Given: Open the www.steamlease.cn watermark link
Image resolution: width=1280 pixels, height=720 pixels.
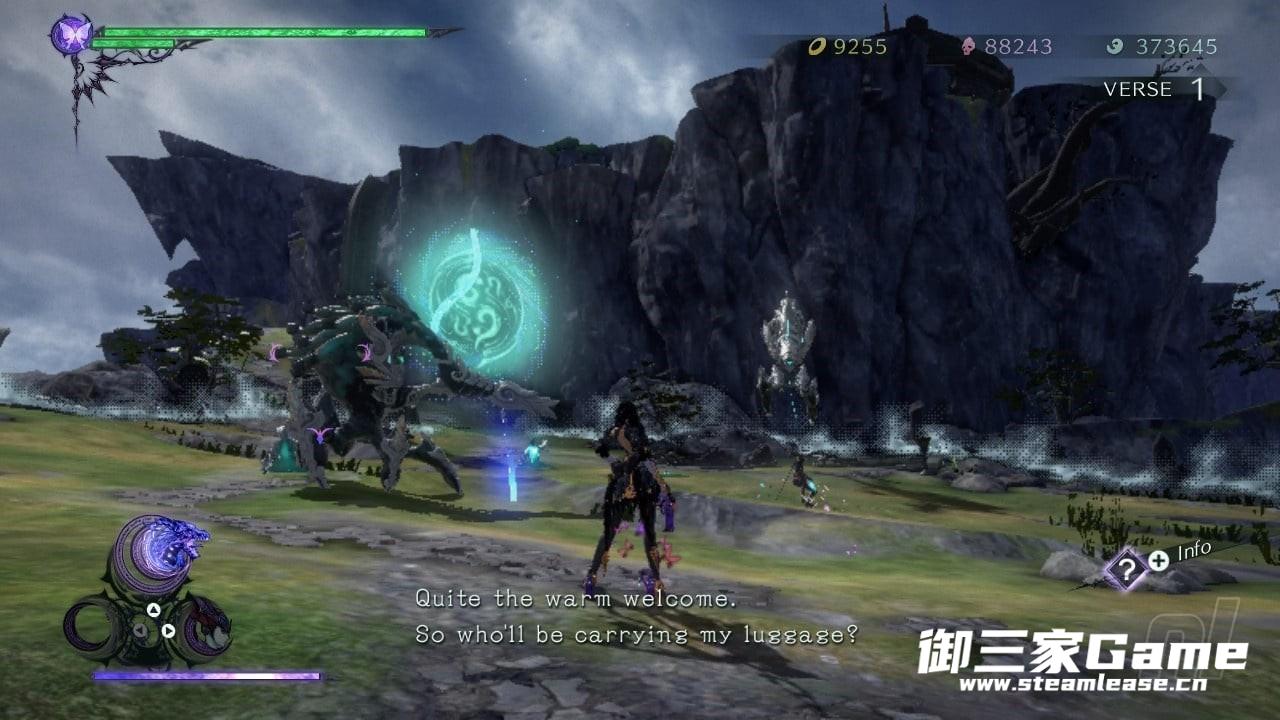Looking at the screenshot, I should [1082, 684].
